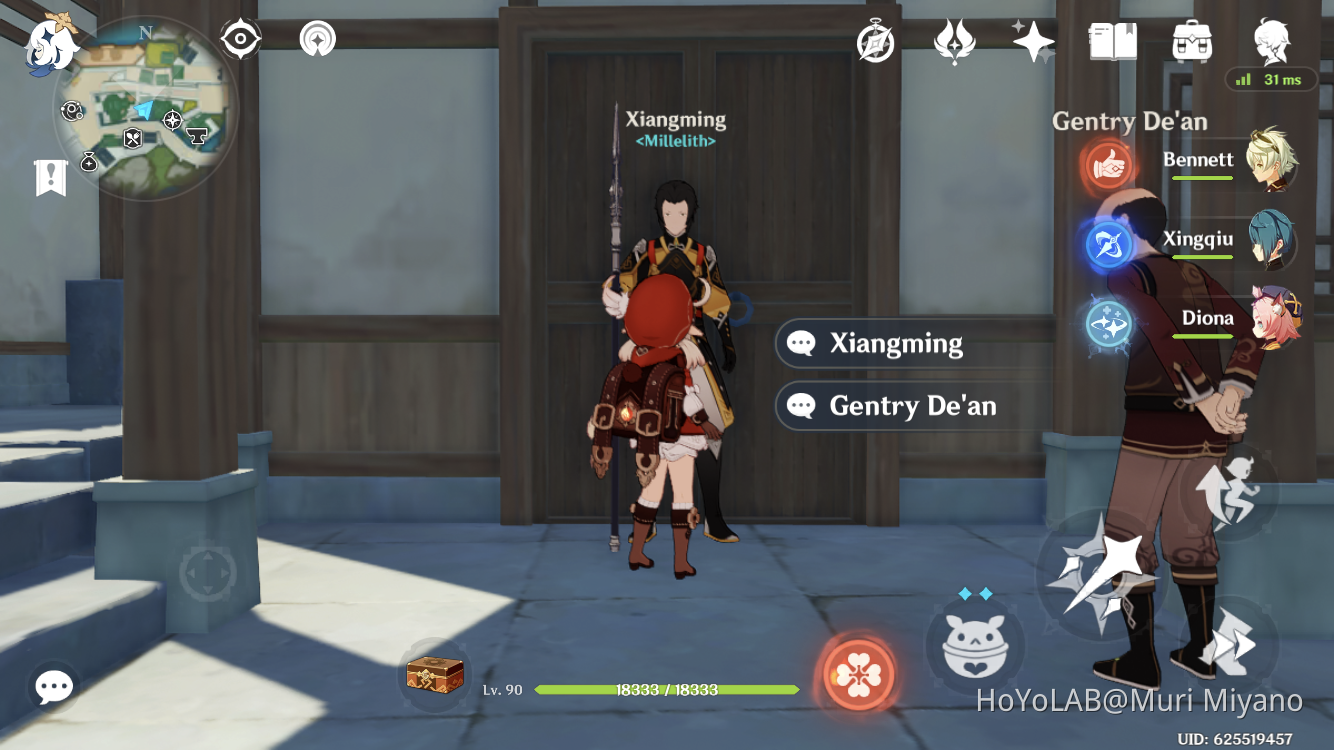This screenshot has height=750, width=1334.
Task: Activate Elemental Sight eye icon
Action: tap(240, 39)
